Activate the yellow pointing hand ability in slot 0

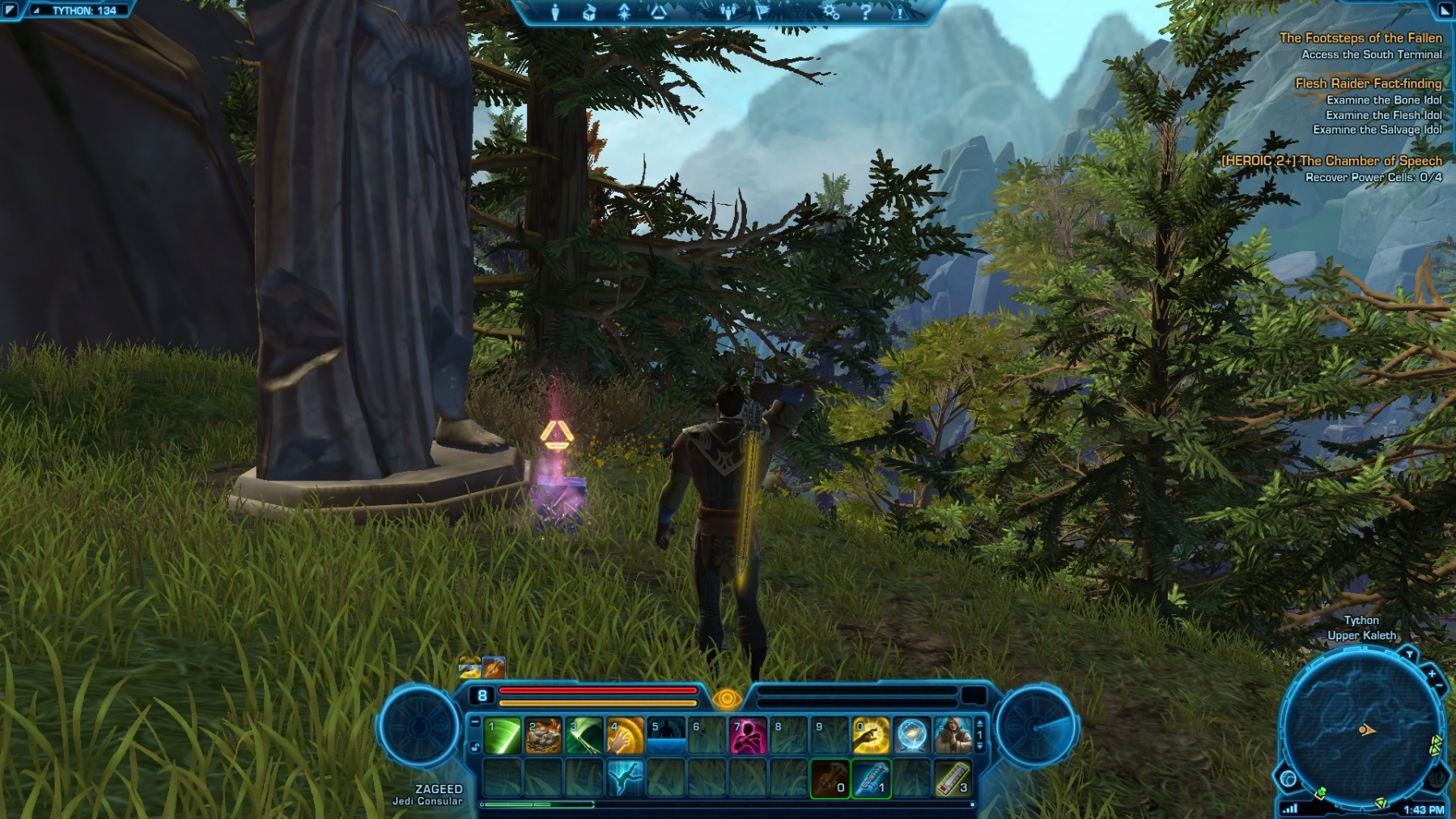(871, 736)
